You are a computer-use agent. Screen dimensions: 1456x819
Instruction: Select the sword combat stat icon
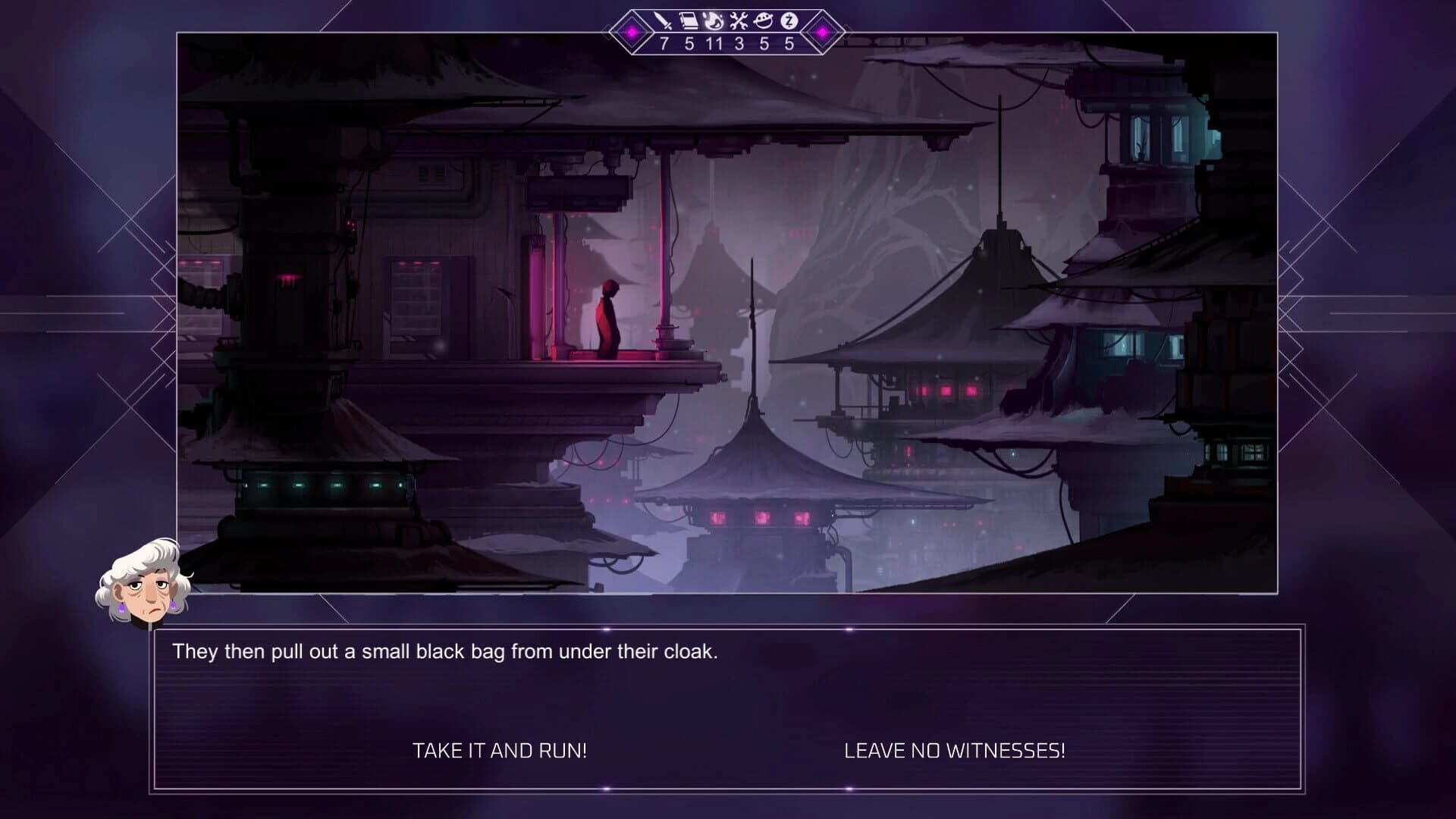coord(663,20)
